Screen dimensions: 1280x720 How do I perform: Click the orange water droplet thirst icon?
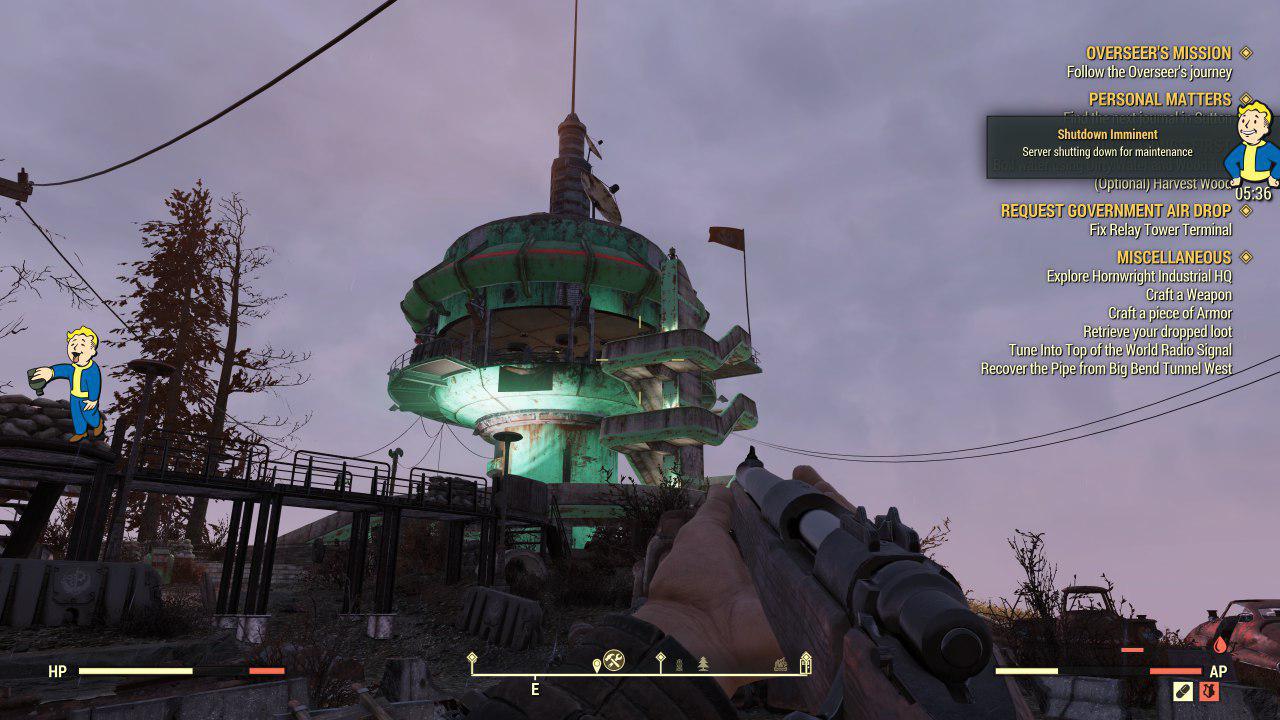(1219, 645)
